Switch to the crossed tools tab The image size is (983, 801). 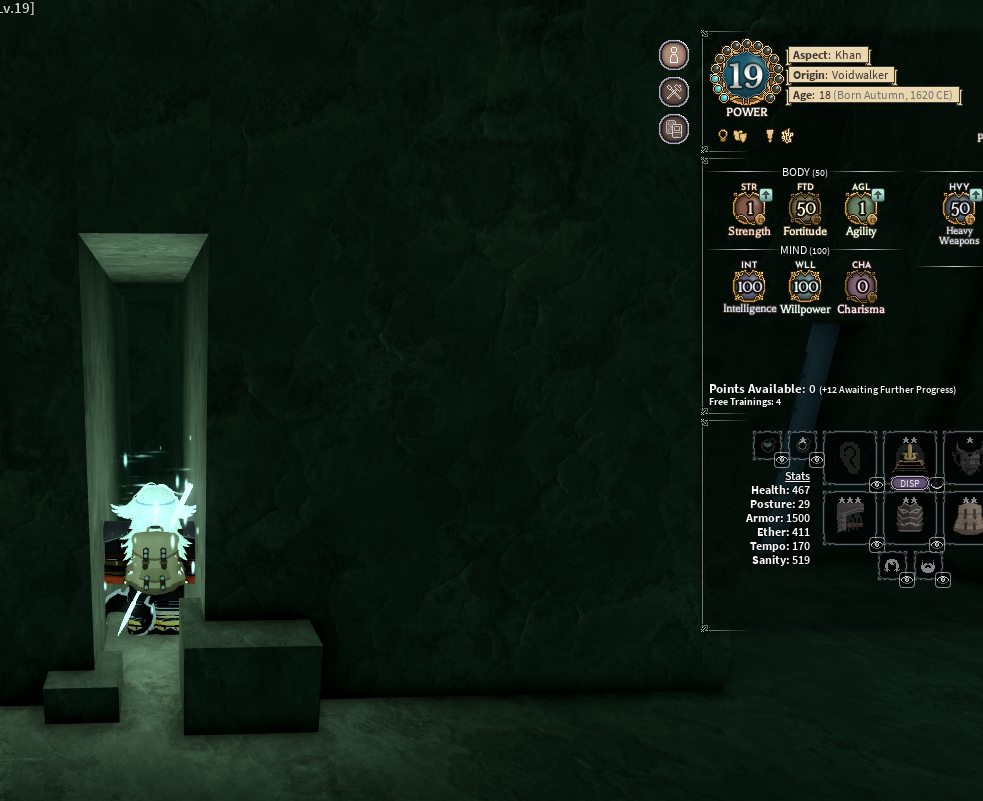(x=674, y=92)
